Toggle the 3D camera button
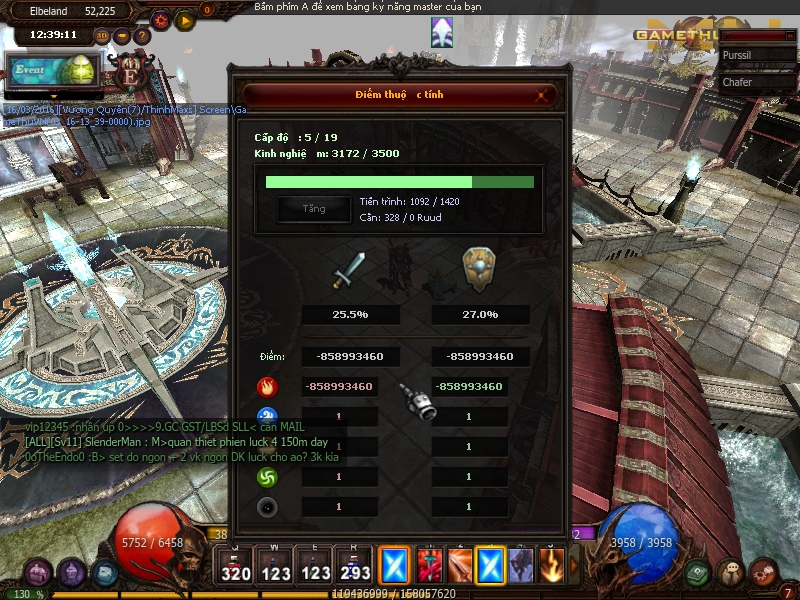The height and width of the screenshot is (600, 800). point(102,36)
